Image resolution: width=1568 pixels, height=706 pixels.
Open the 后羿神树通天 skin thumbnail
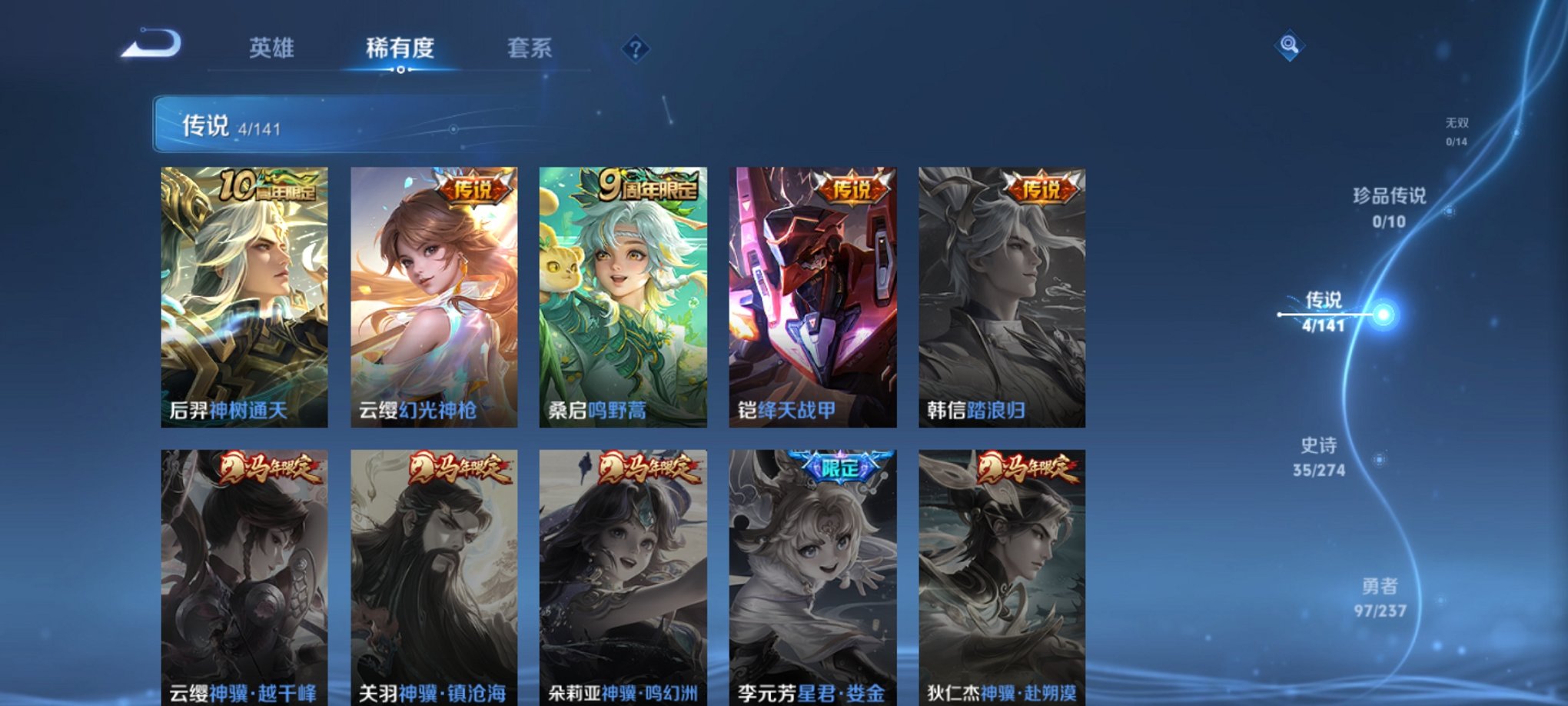pos(243,300)
